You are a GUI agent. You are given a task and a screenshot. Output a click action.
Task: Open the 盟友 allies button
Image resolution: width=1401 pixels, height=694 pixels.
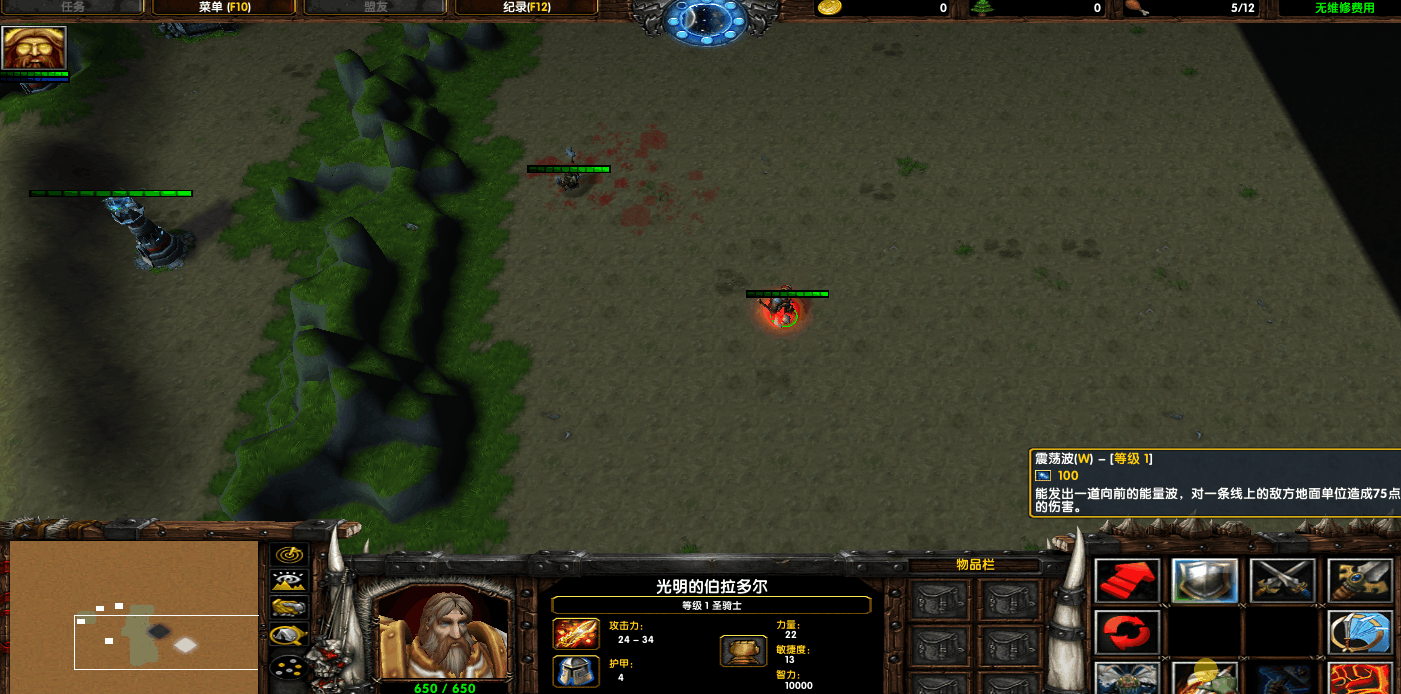(375, 8)
